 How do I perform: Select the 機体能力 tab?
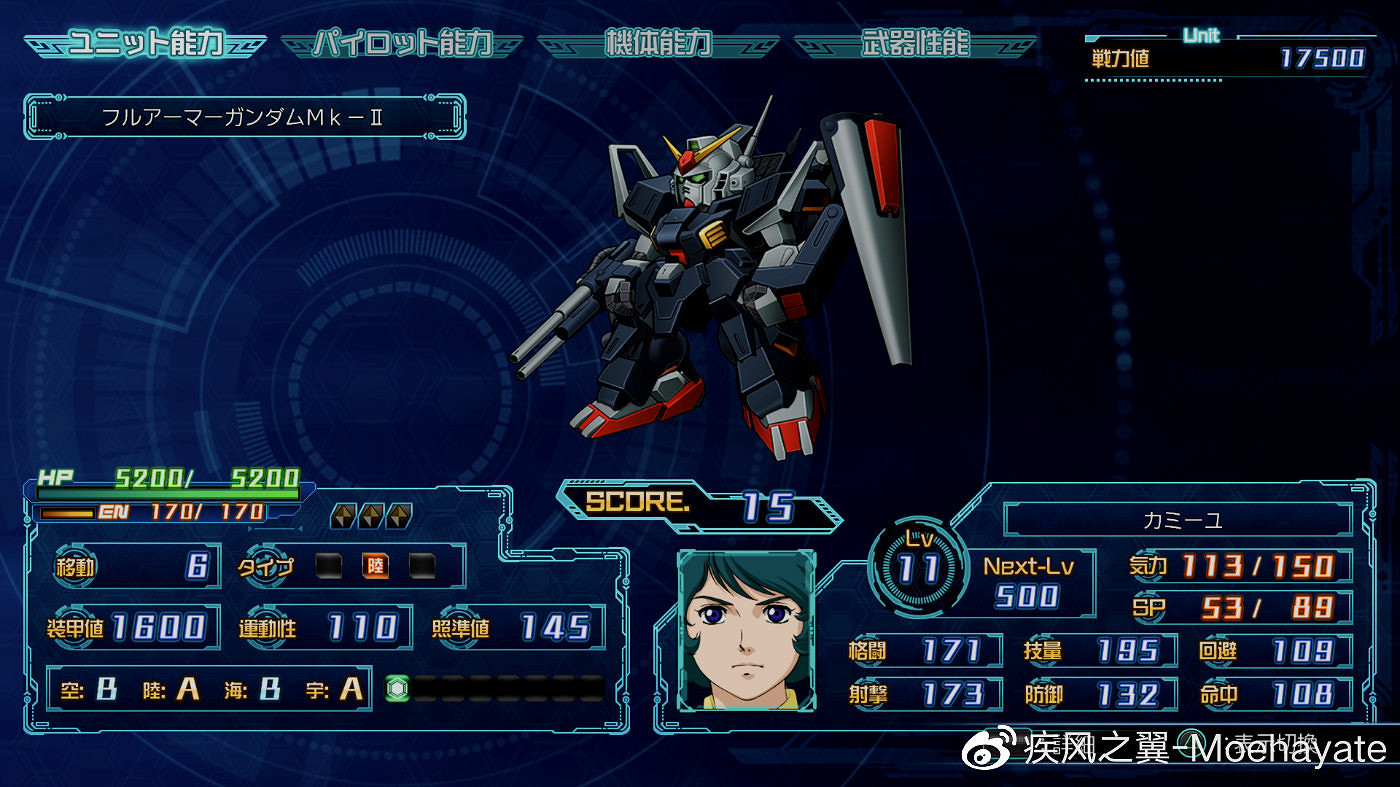658,44
